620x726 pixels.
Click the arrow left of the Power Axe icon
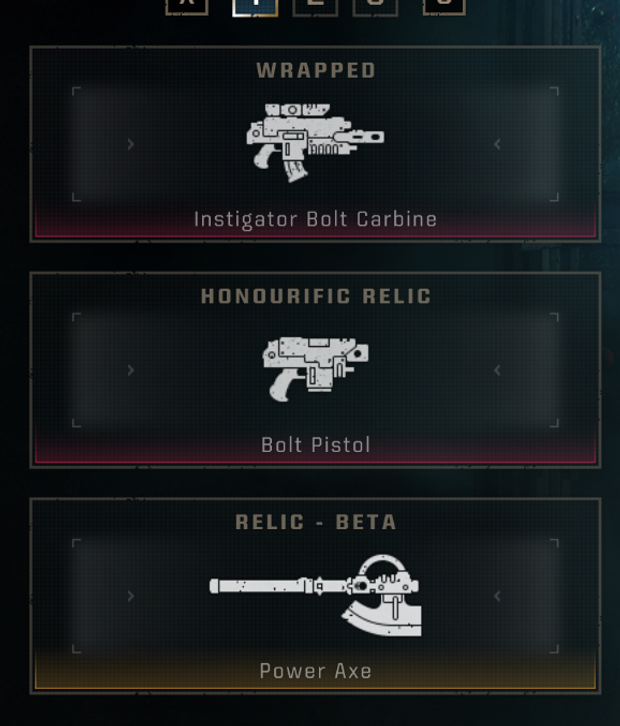tap(131, 596)
